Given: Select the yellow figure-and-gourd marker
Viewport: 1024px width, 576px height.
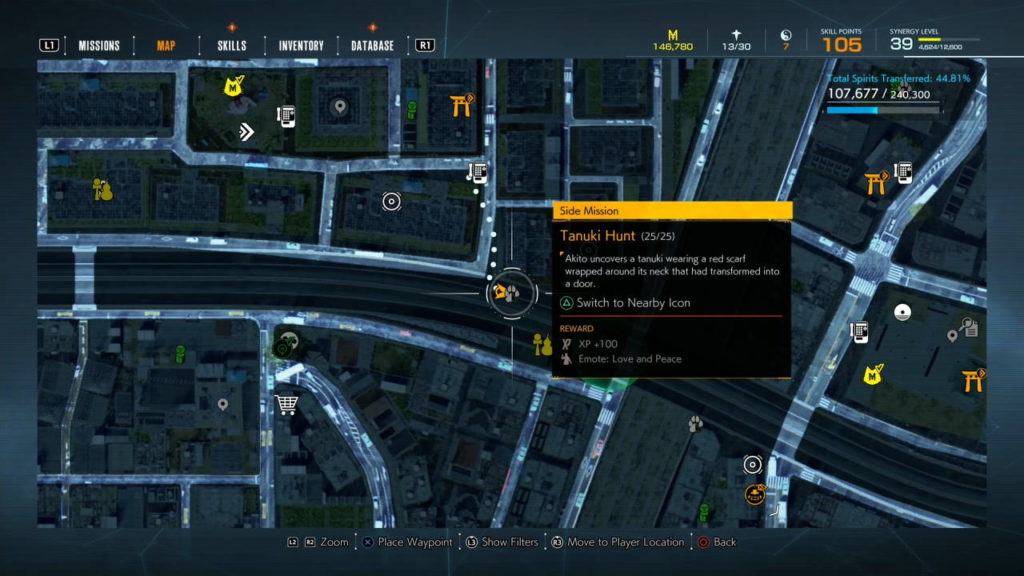Looking at the screenshot, I should 102,188.
